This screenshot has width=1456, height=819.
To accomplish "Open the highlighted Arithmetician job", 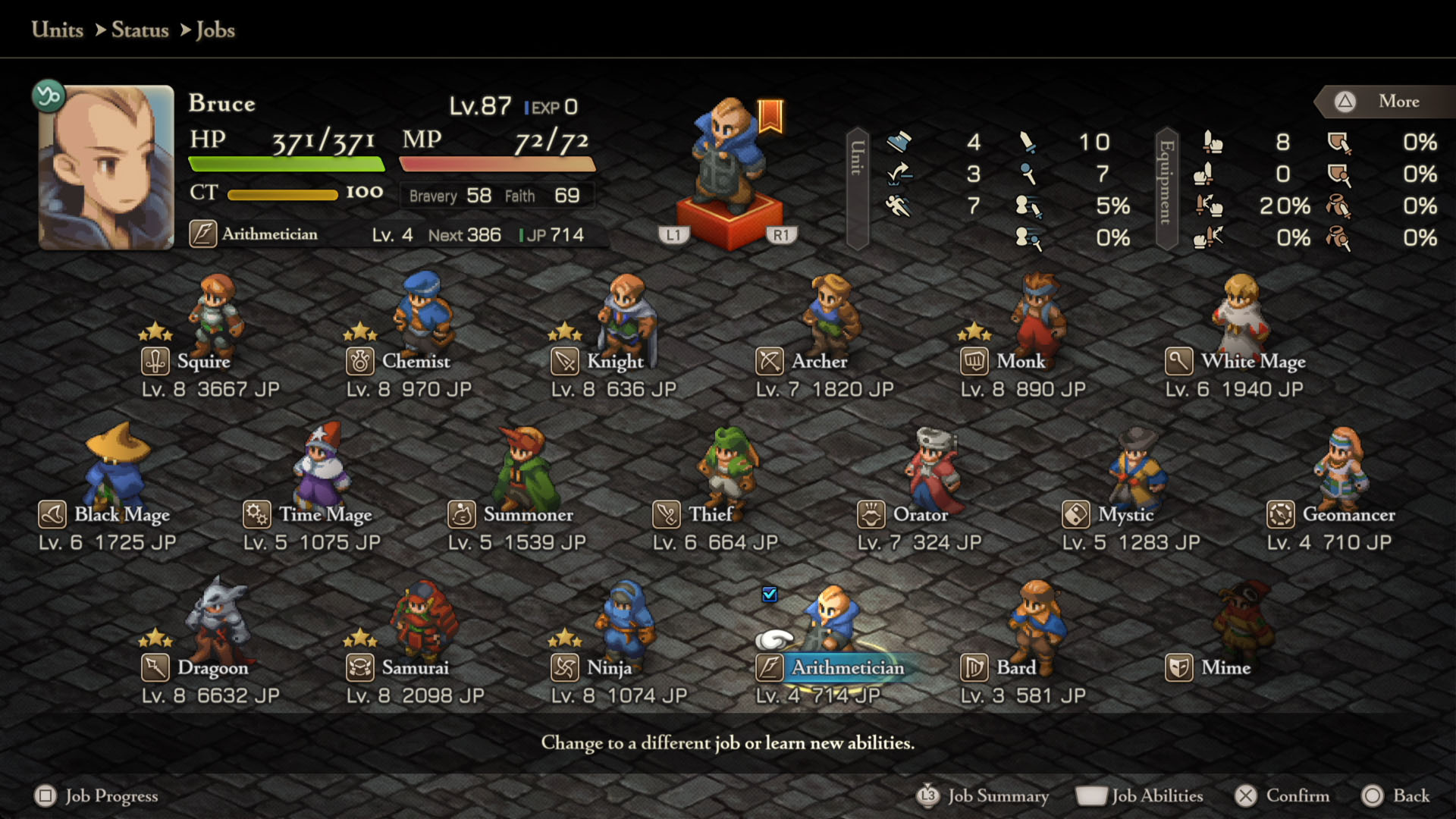I will point(847,668).
